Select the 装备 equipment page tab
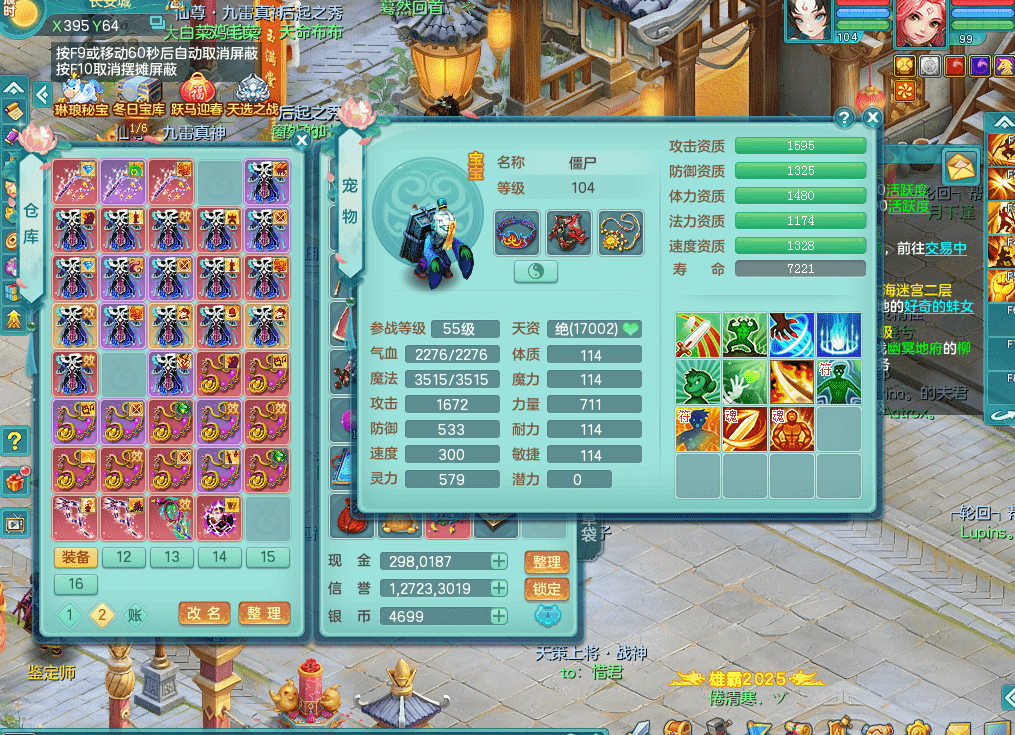1015x735 pixels. tap(76, 557)
